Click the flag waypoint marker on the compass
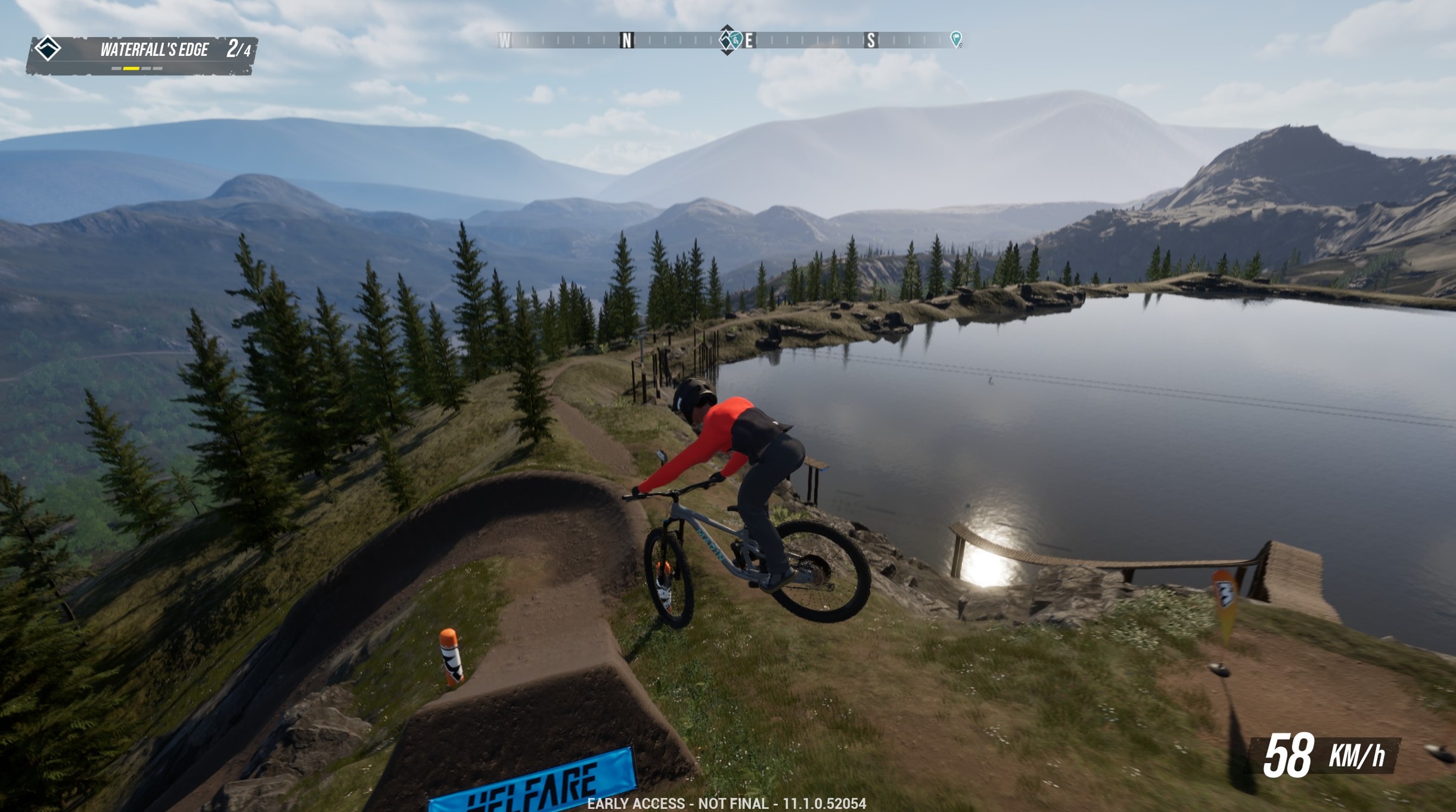 coord(955,39)
